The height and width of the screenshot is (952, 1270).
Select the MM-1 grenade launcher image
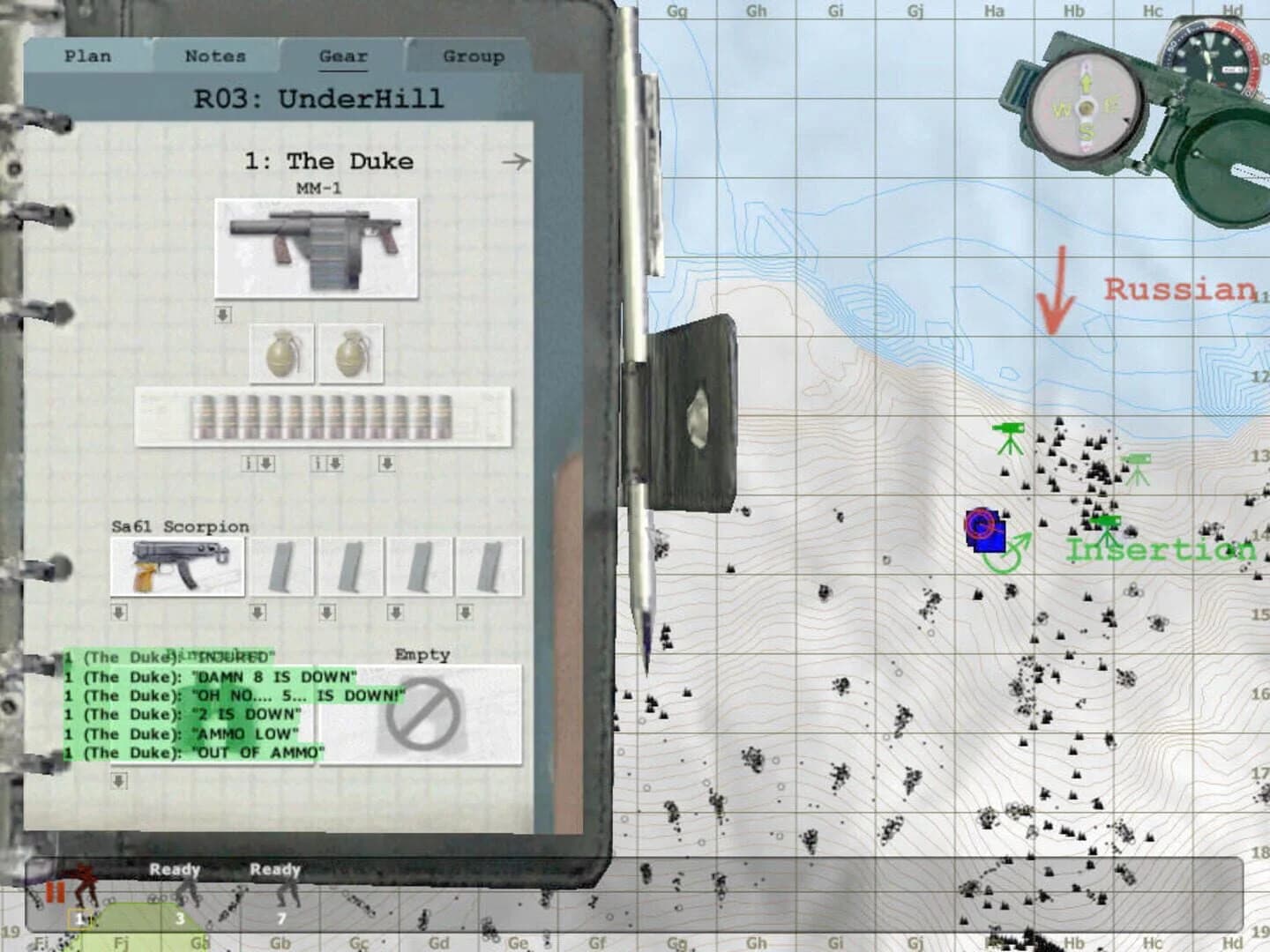point(317,247)
